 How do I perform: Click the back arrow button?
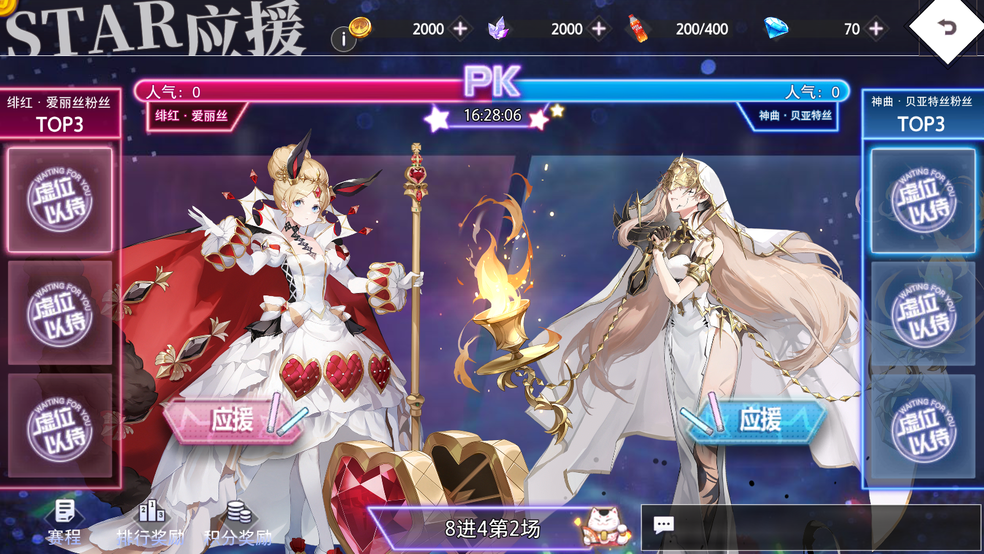click(946, 29)
